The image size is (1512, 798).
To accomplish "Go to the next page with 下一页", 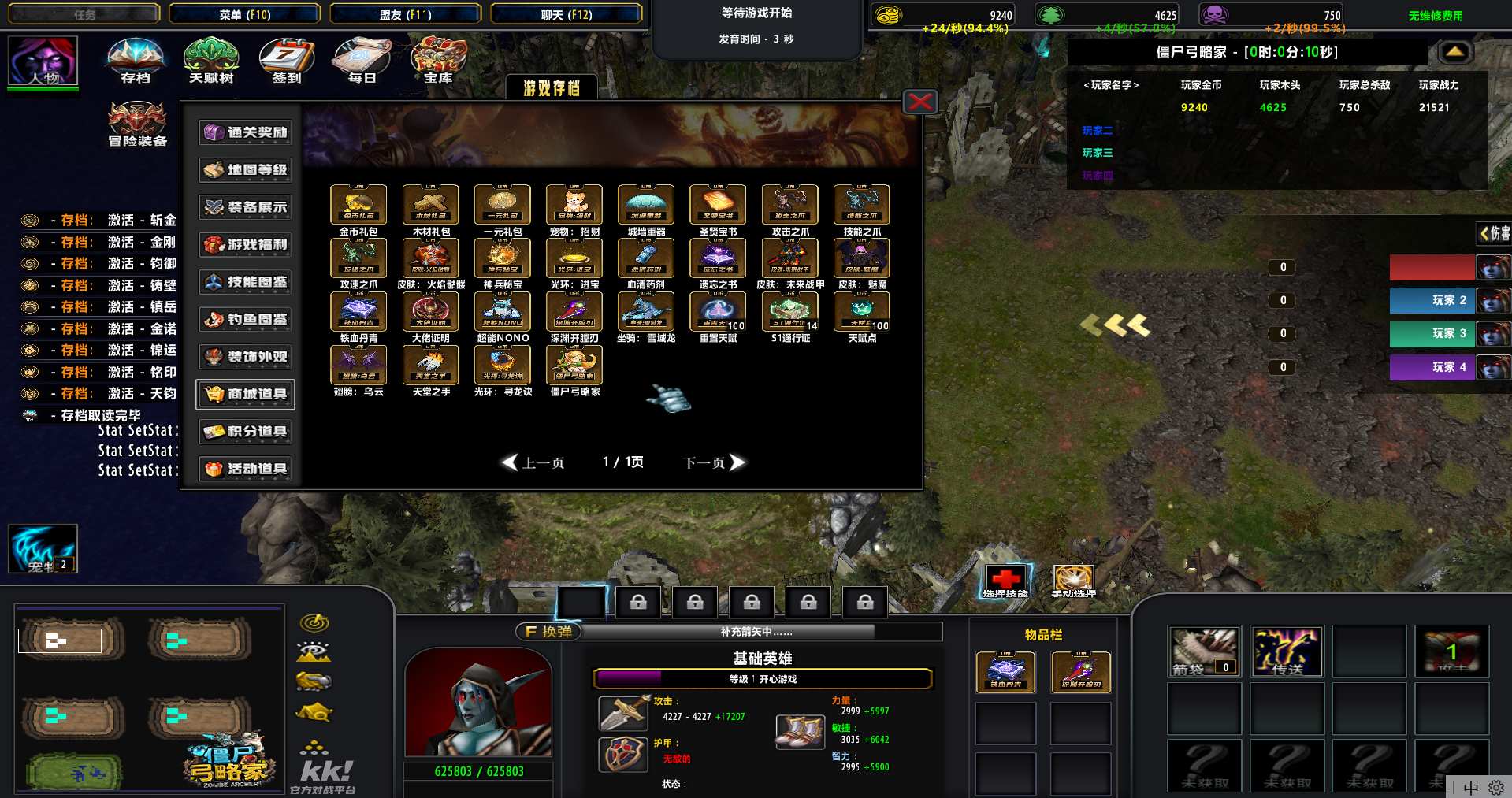I will tap(713, 462).
